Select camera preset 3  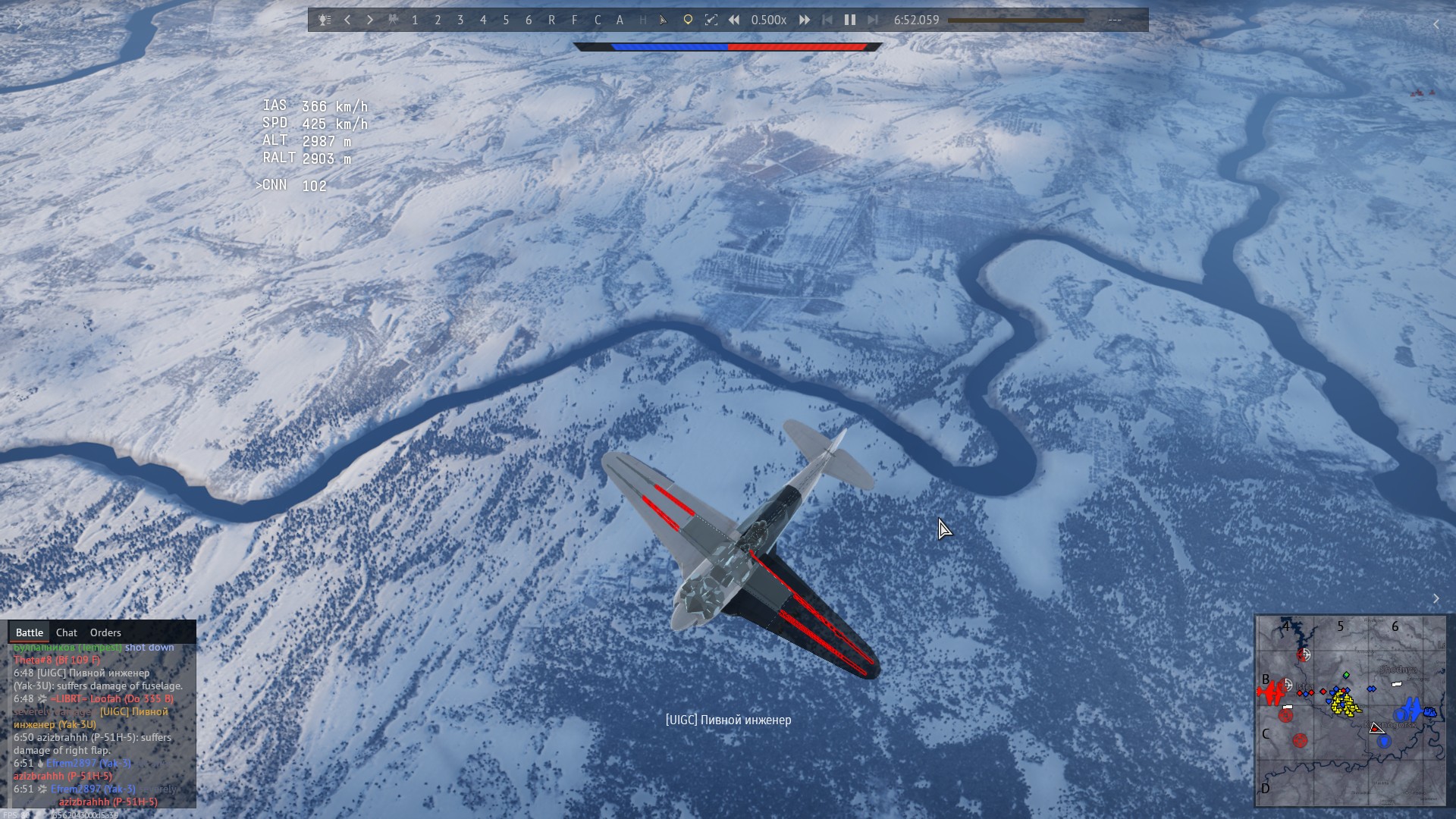coord(460,20)
